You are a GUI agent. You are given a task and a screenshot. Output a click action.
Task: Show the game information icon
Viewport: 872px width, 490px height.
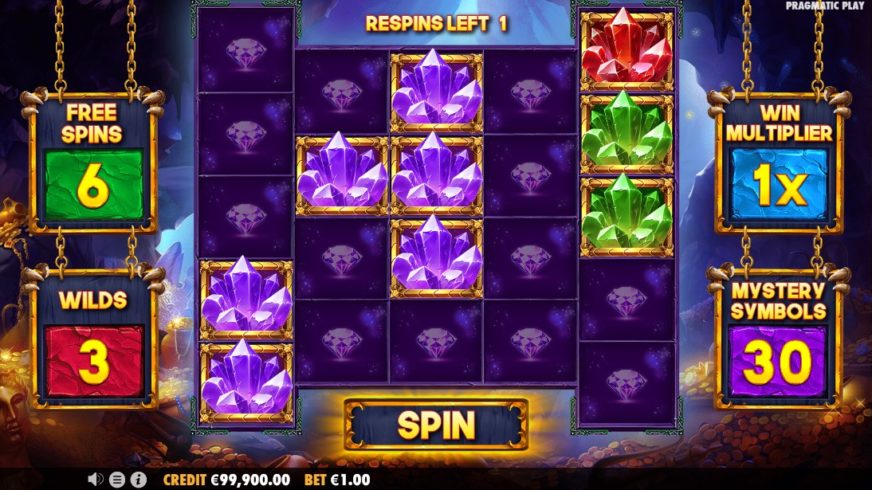137,479
